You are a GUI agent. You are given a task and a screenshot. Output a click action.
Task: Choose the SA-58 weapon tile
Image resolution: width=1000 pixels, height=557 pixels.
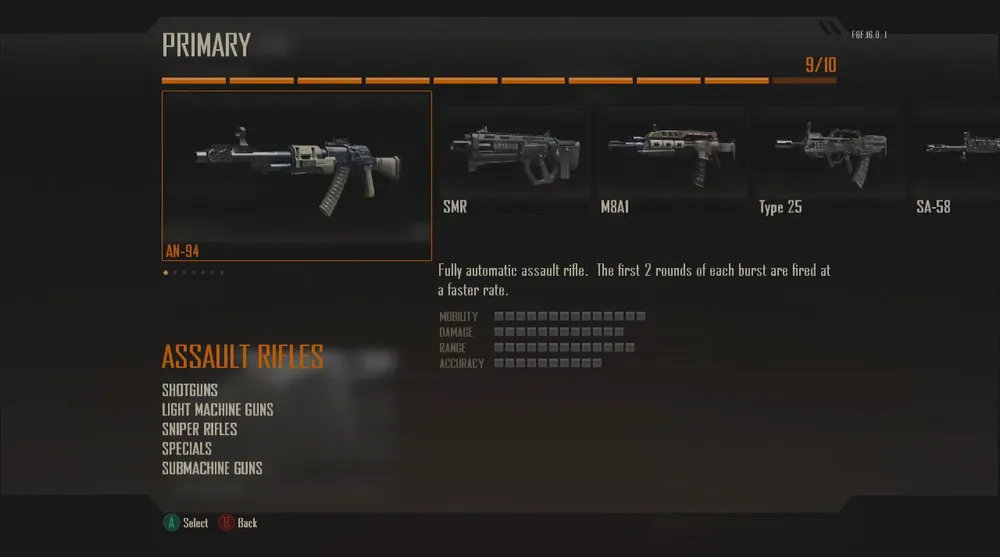point(957,160)
